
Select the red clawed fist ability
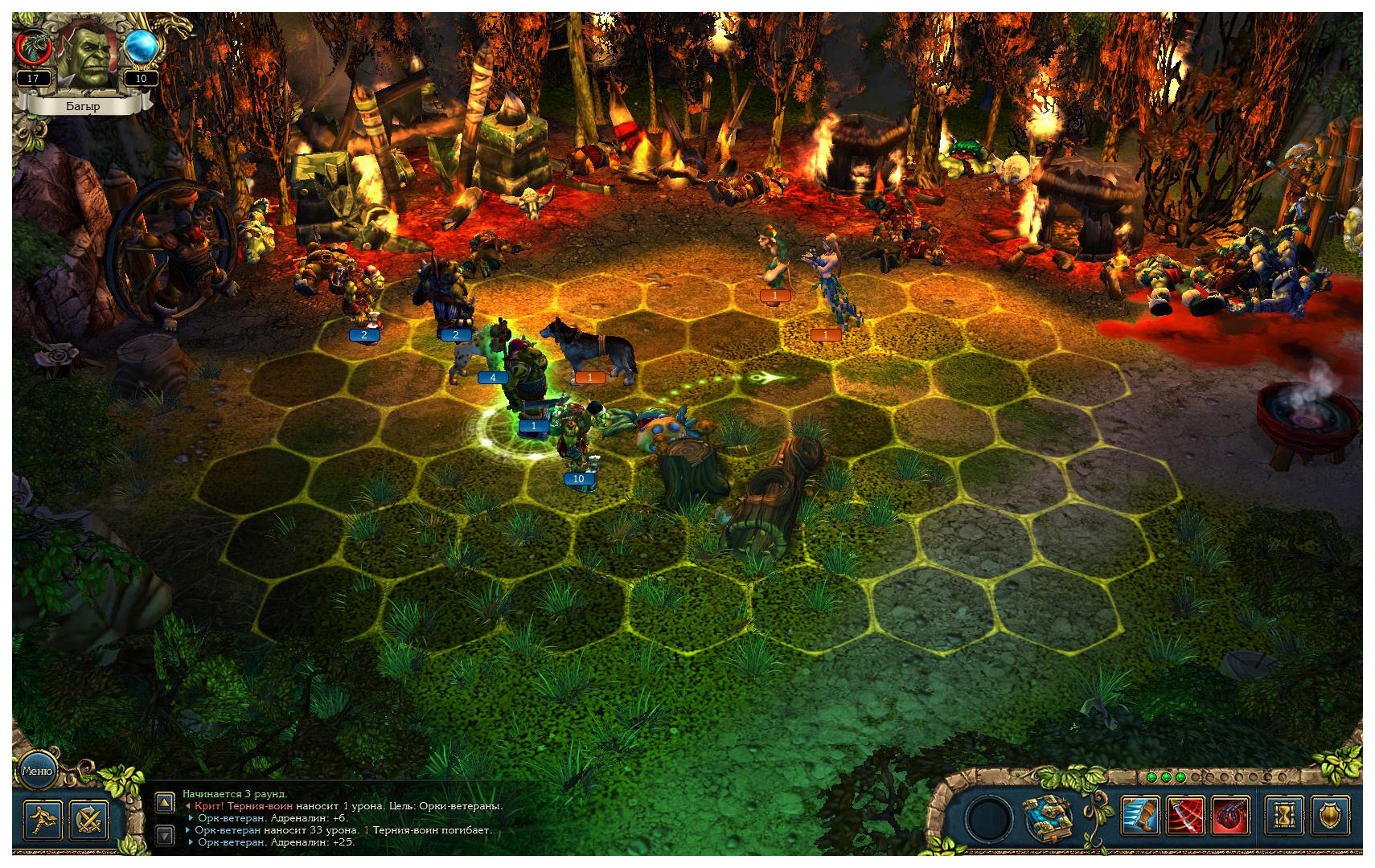[1230, 817]
